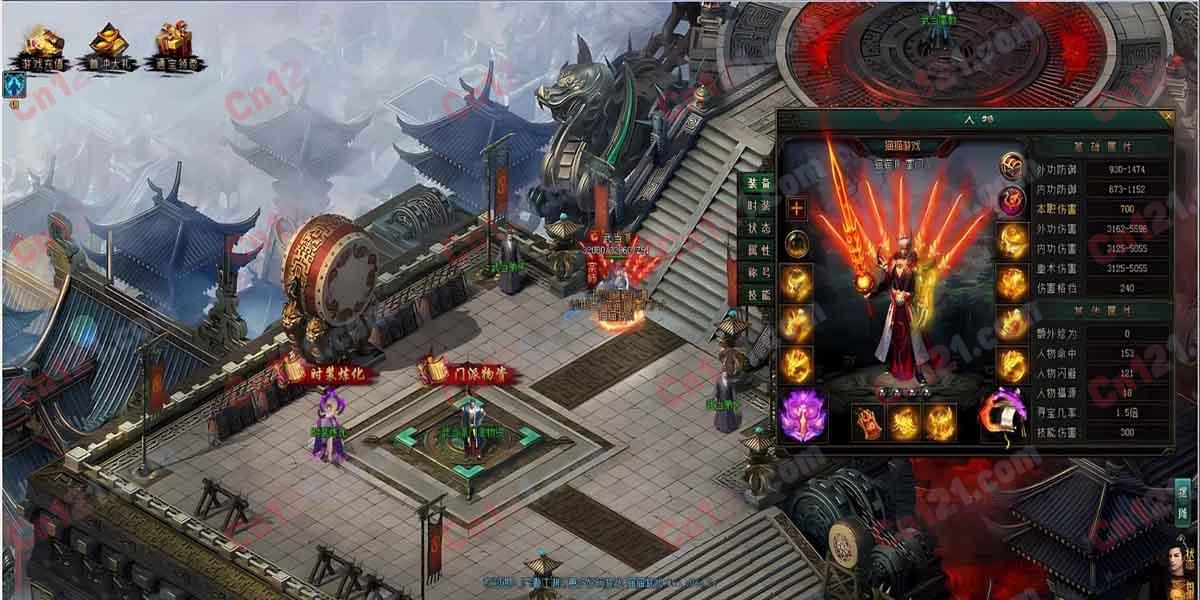Image resolution: width=1200 pixels, height=600 pixels.
Task: Open the 属性 attributes tab
Action: [x=758, y=250]
